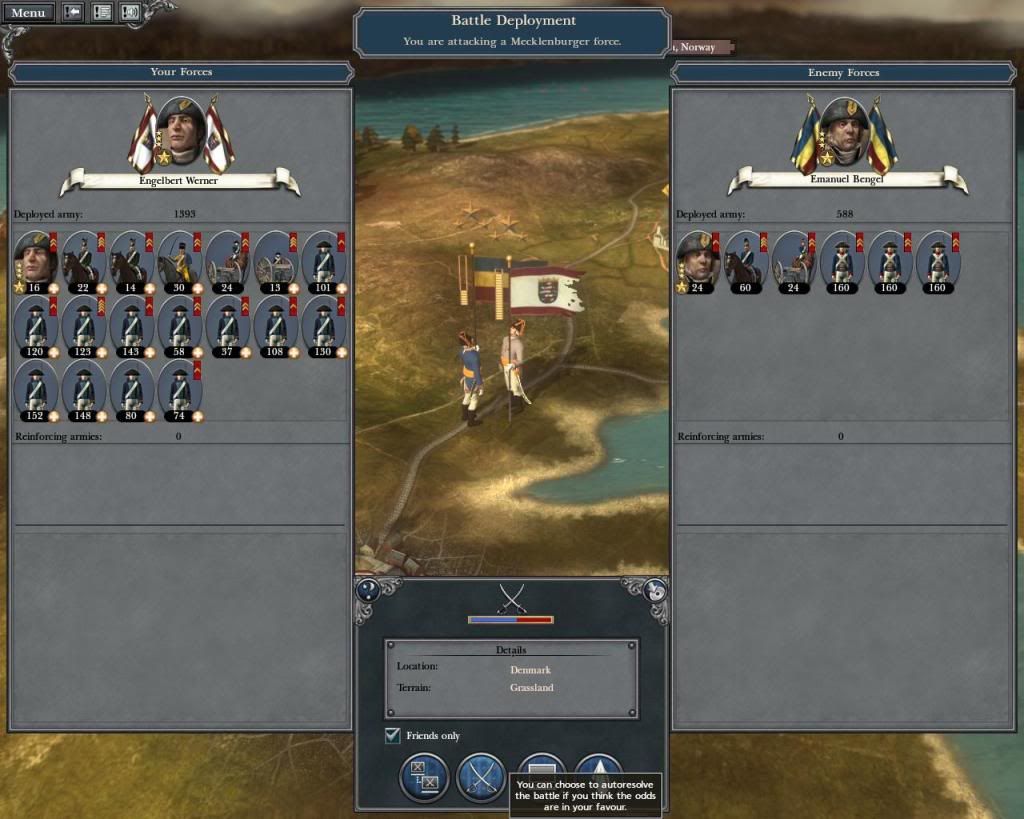Select enemy General Emanuel Bengel's large portrait
1024x819 pixels.
(845, 130)
